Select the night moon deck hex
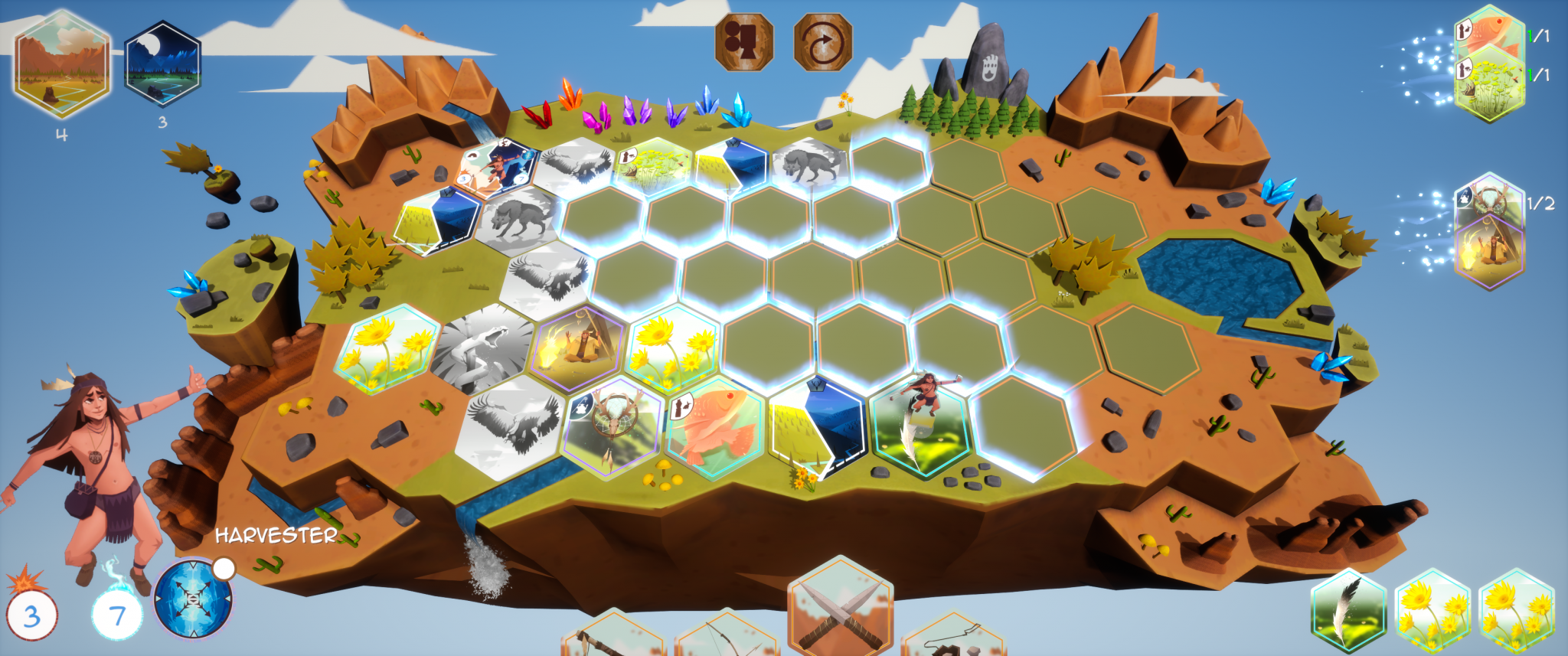 [162, 63]
